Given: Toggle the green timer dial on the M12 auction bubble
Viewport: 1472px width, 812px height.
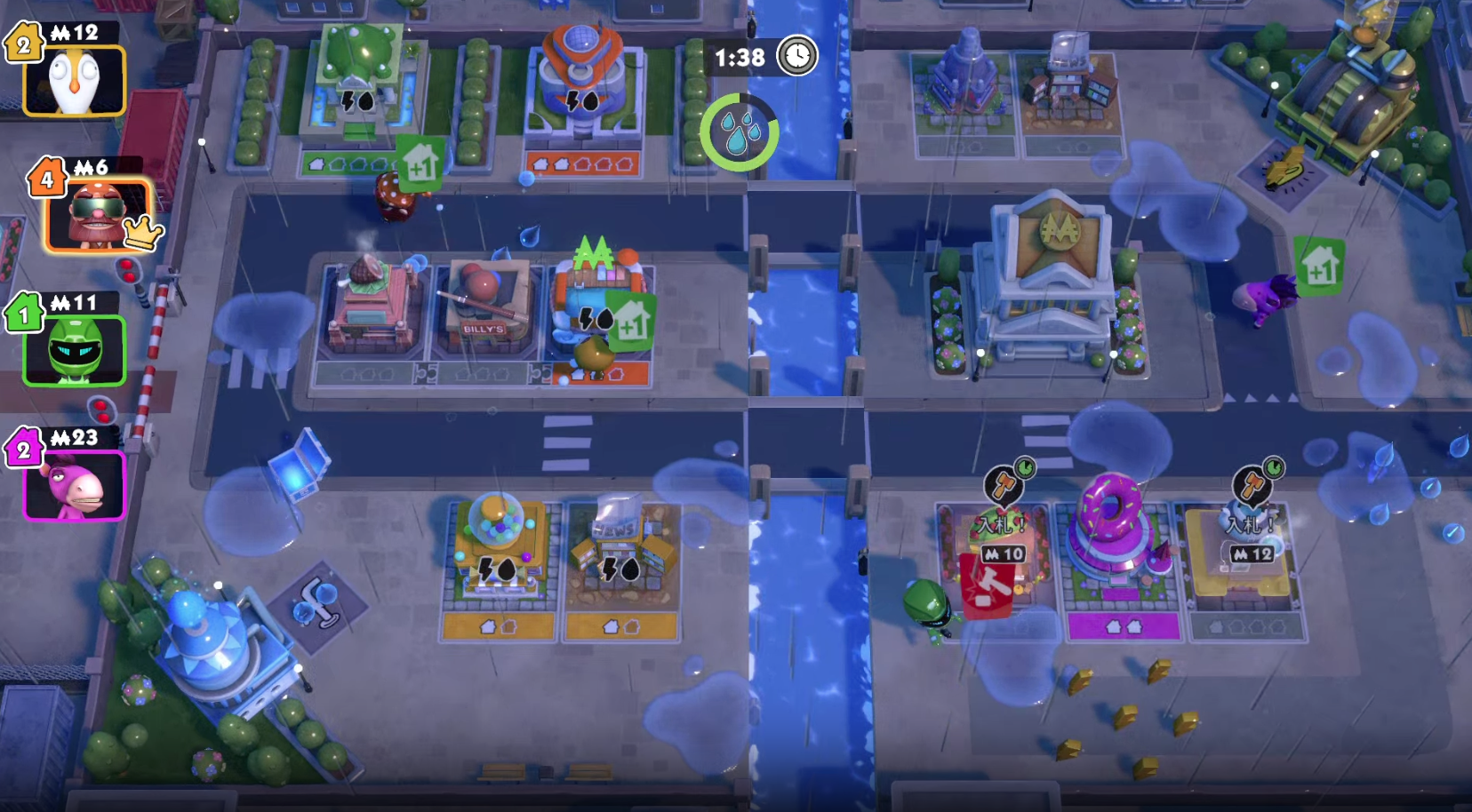Looking at the screenshot, I should click(1274, 469).
